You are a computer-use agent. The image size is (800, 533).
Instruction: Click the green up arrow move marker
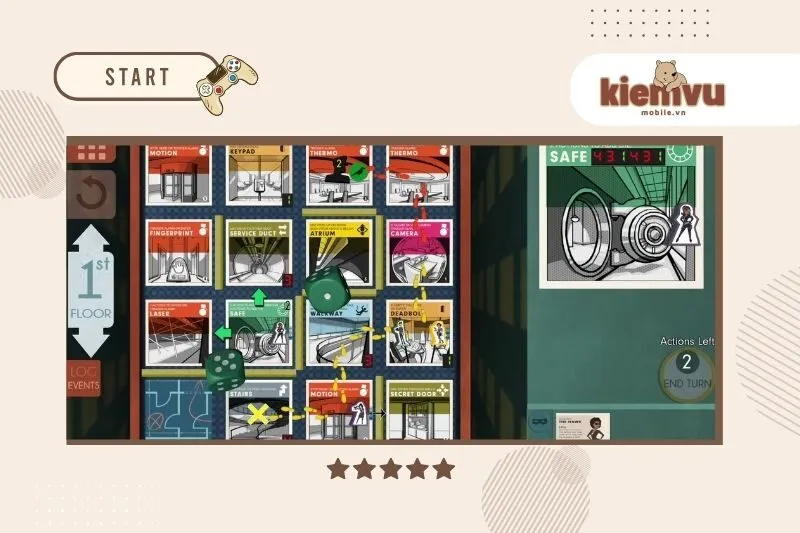tap(257, 297)
